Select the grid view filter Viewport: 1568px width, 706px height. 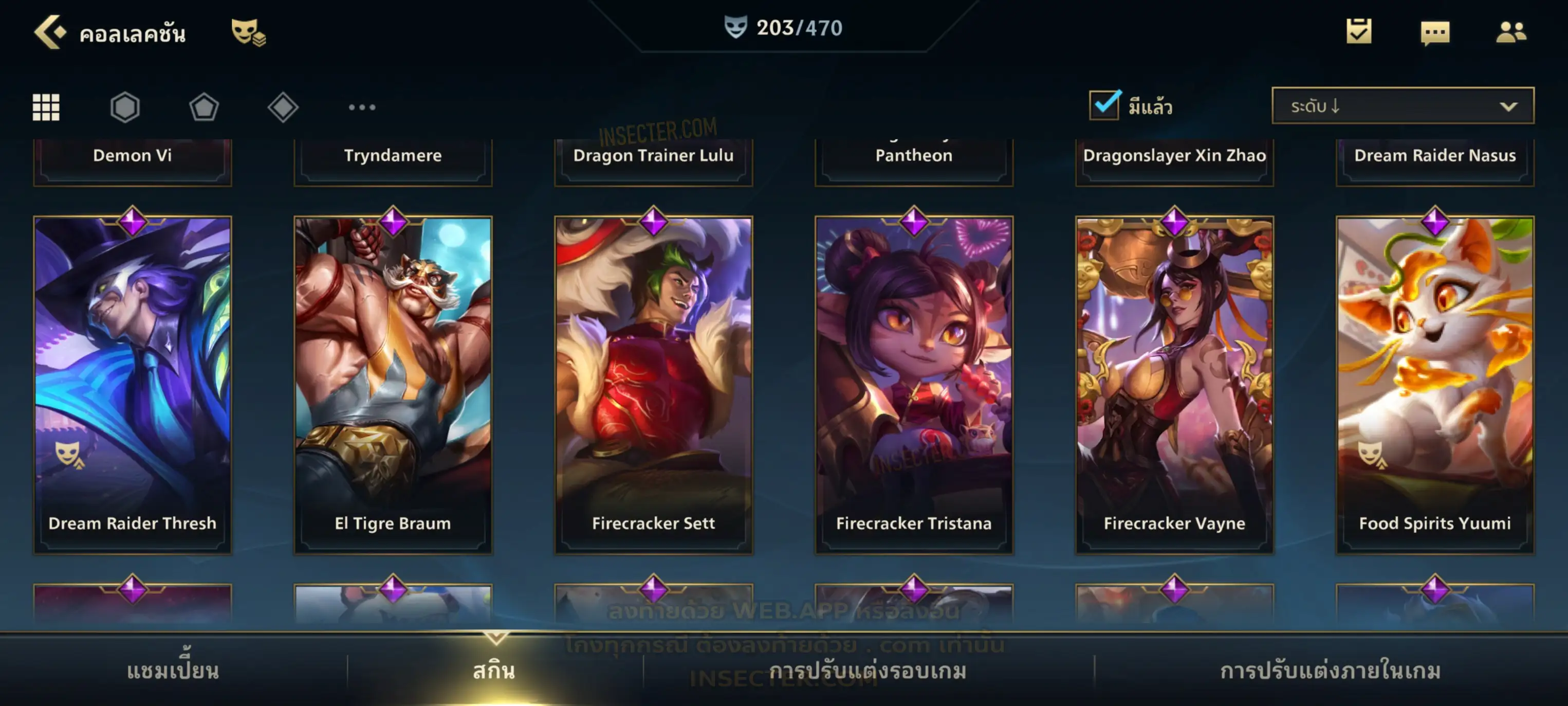click(46, 107)
